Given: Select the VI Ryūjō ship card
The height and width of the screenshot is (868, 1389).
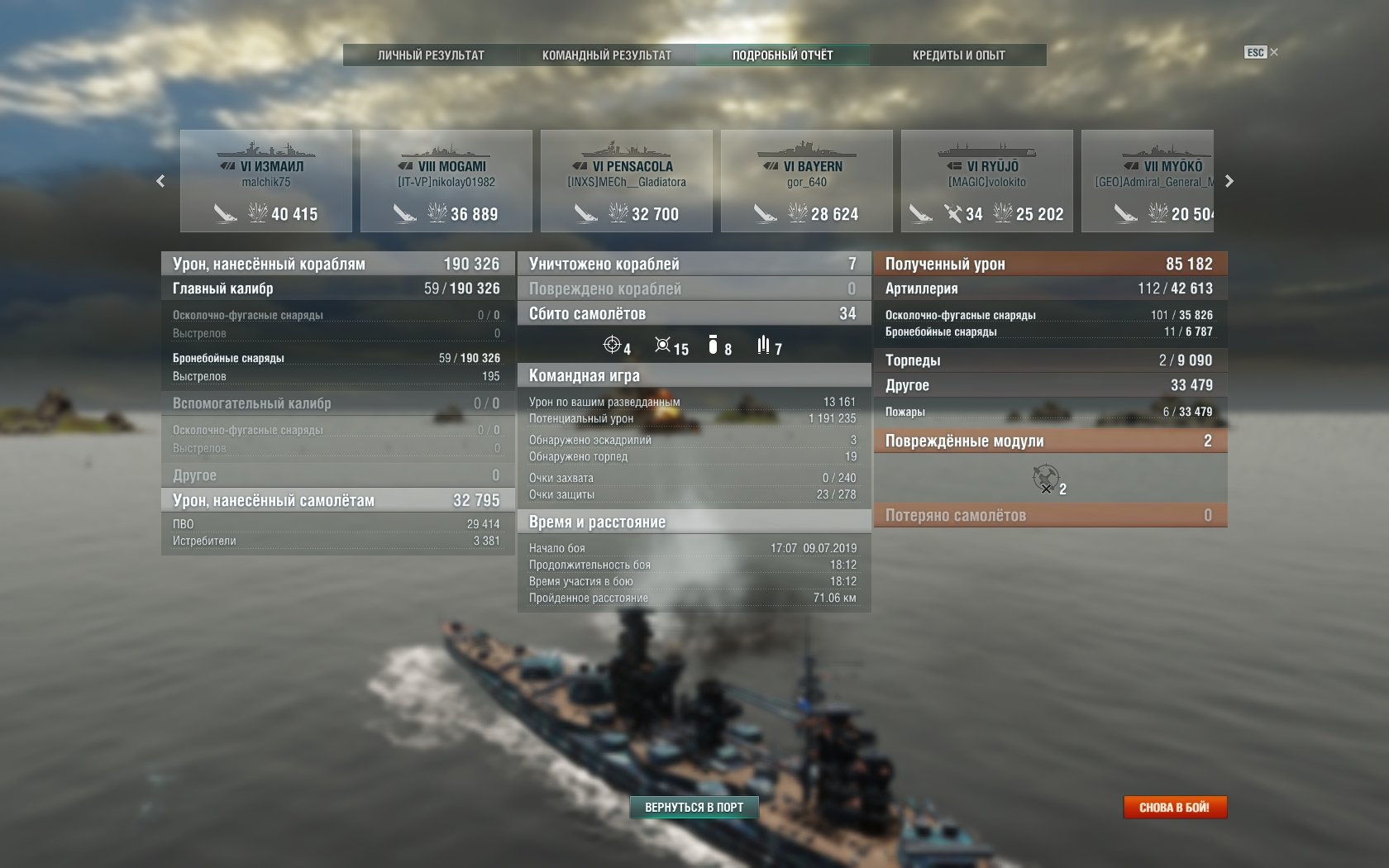Looking at the screenshot, I should pos(987,181).
